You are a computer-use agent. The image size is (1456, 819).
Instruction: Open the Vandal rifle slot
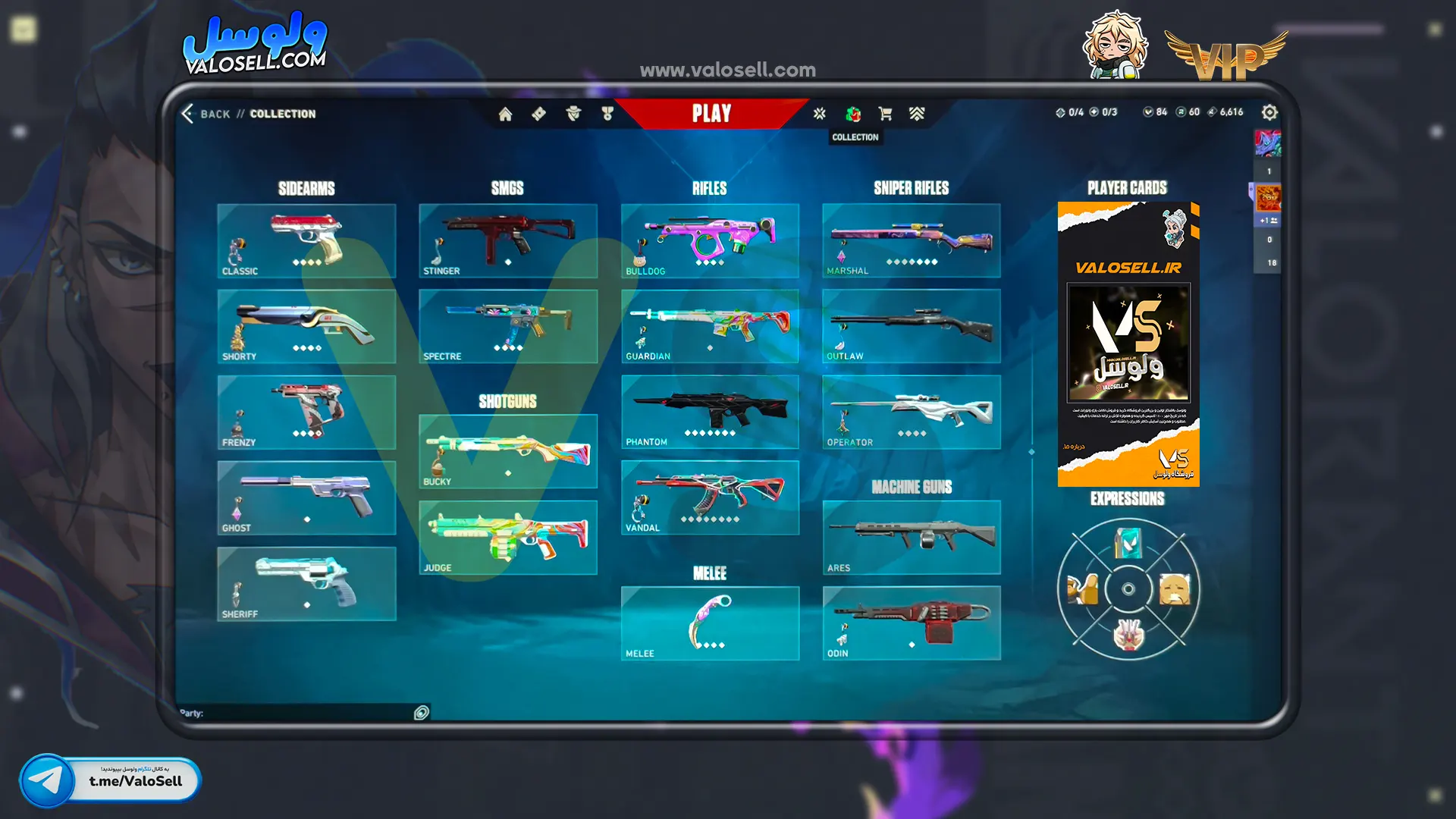[x=710, y=497]
